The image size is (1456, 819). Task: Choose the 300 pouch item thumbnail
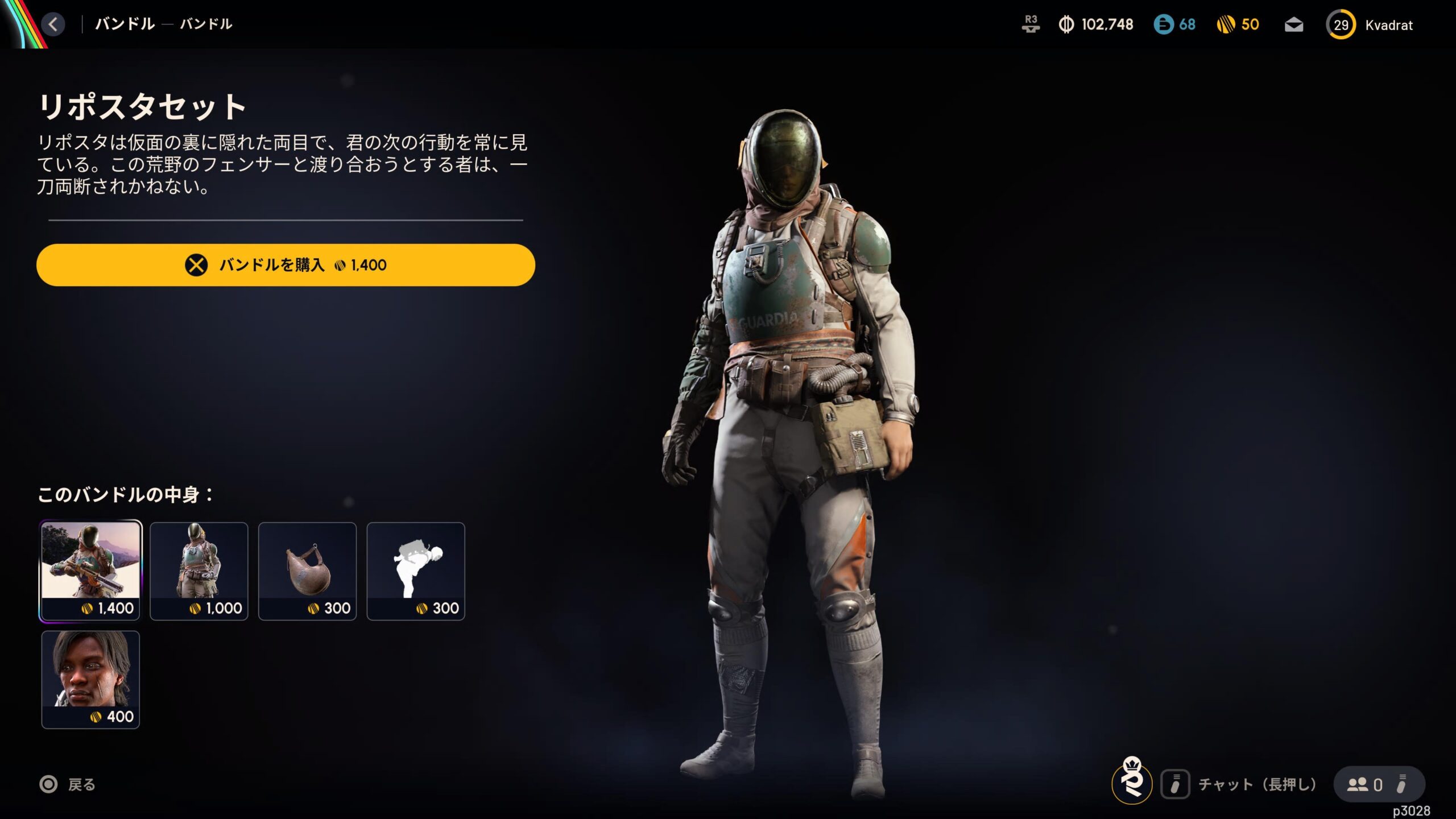pyautogui.click(x=308, y=570)
